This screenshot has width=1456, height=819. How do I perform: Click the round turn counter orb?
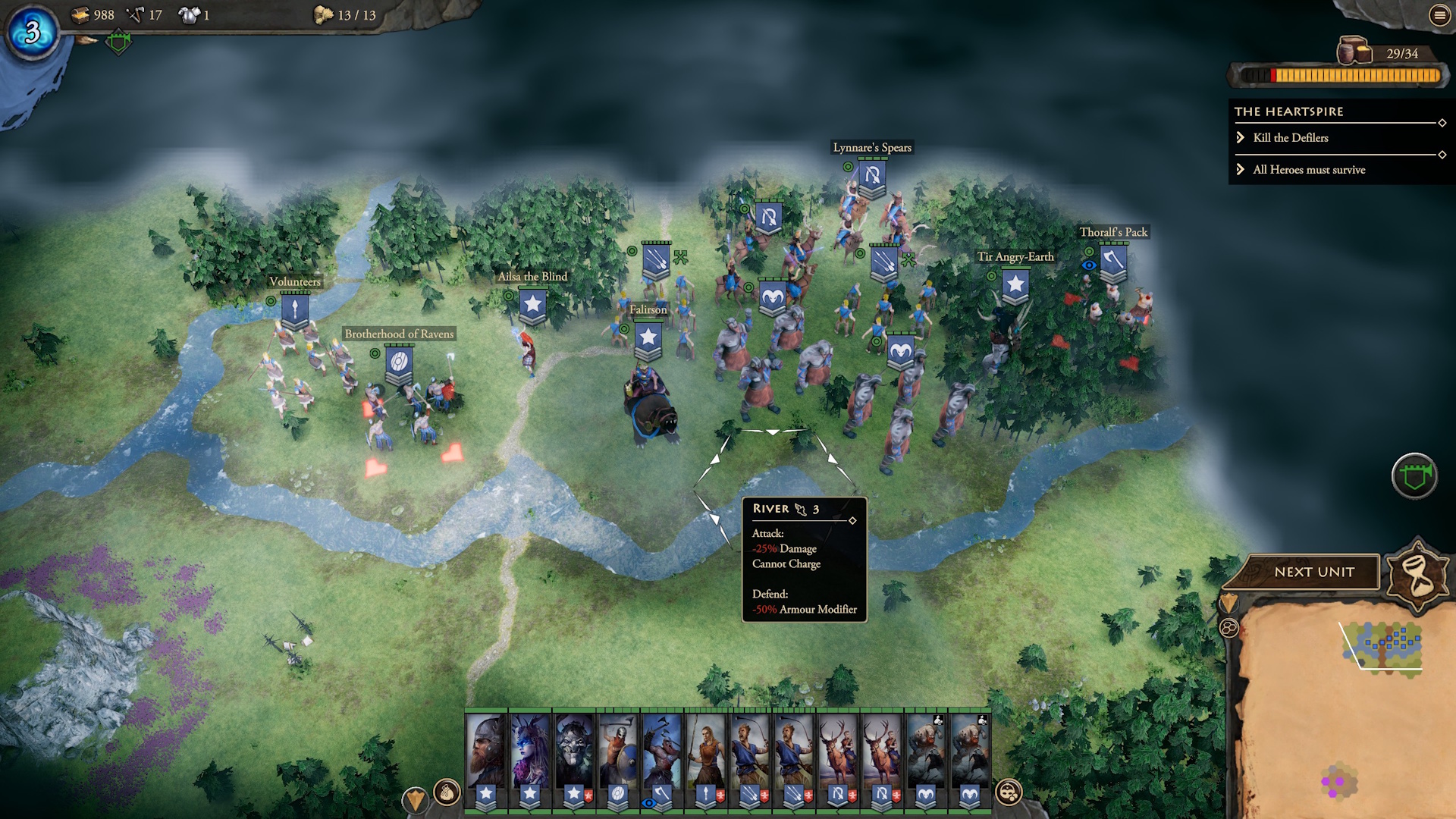pos(32,32)
